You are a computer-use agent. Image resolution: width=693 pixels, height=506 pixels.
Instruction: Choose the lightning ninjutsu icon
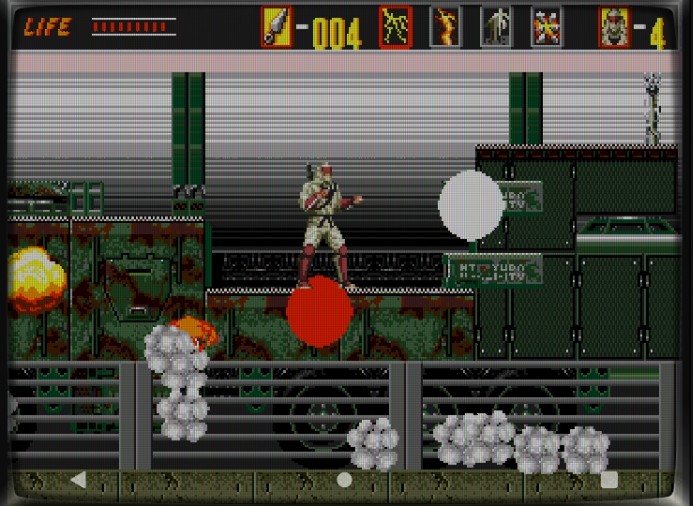click(396, 27)
